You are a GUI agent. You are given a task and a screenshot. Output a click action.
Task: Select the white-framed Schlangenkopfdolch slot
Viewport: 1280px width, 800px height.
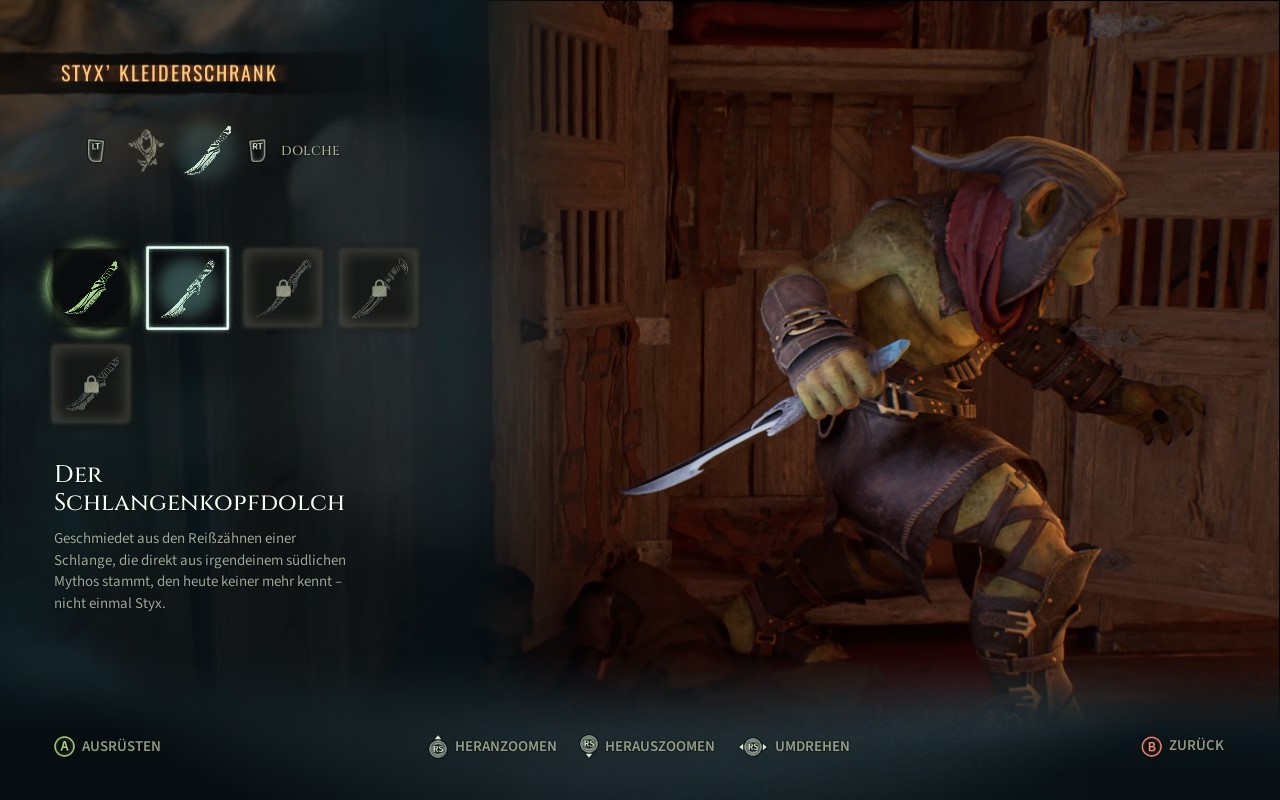pyautogui.click(x=188, y=288)
